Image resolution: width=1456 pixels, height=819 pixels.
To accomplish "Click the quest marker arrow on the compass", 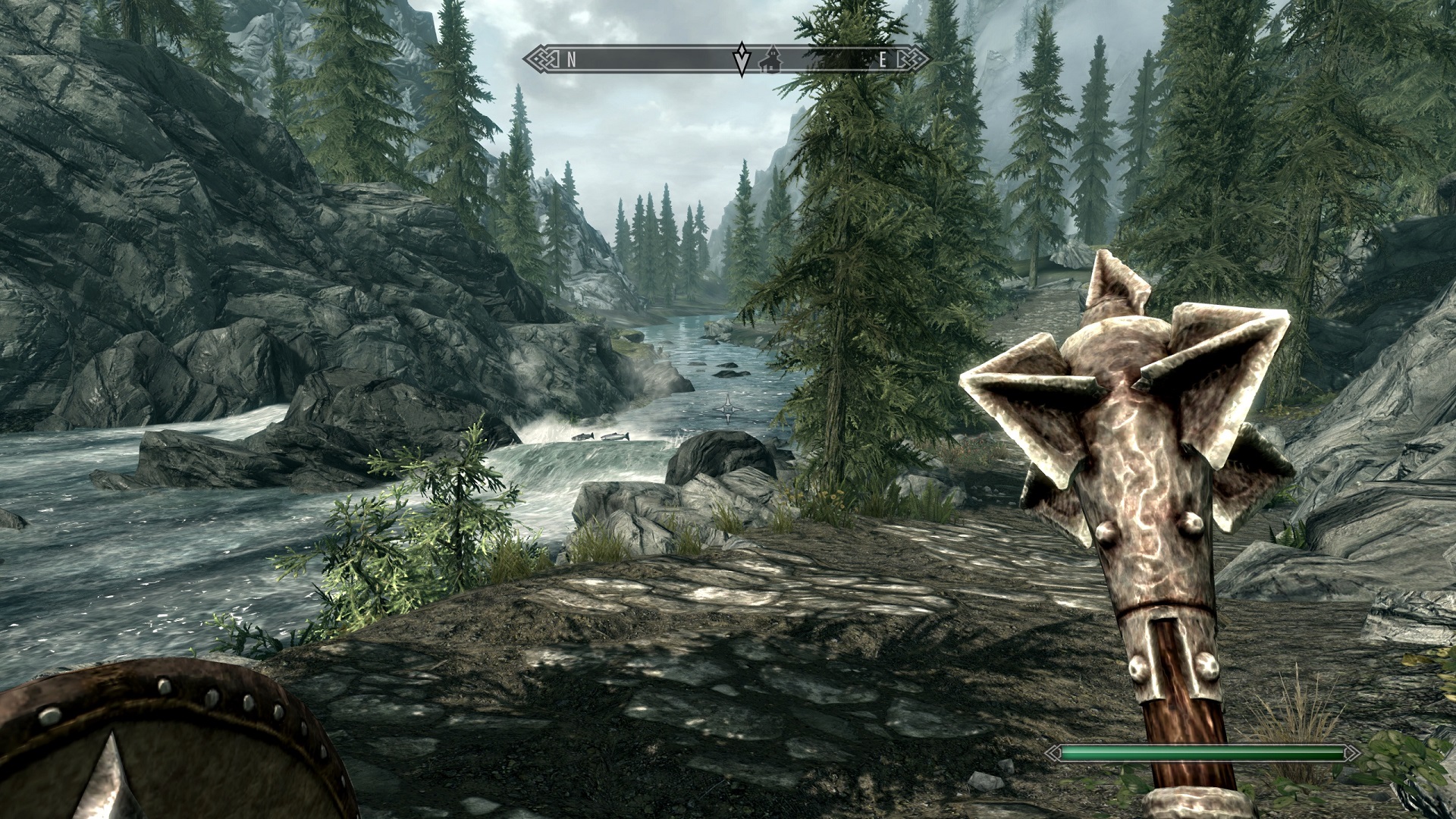I will (x=741, y=59).
